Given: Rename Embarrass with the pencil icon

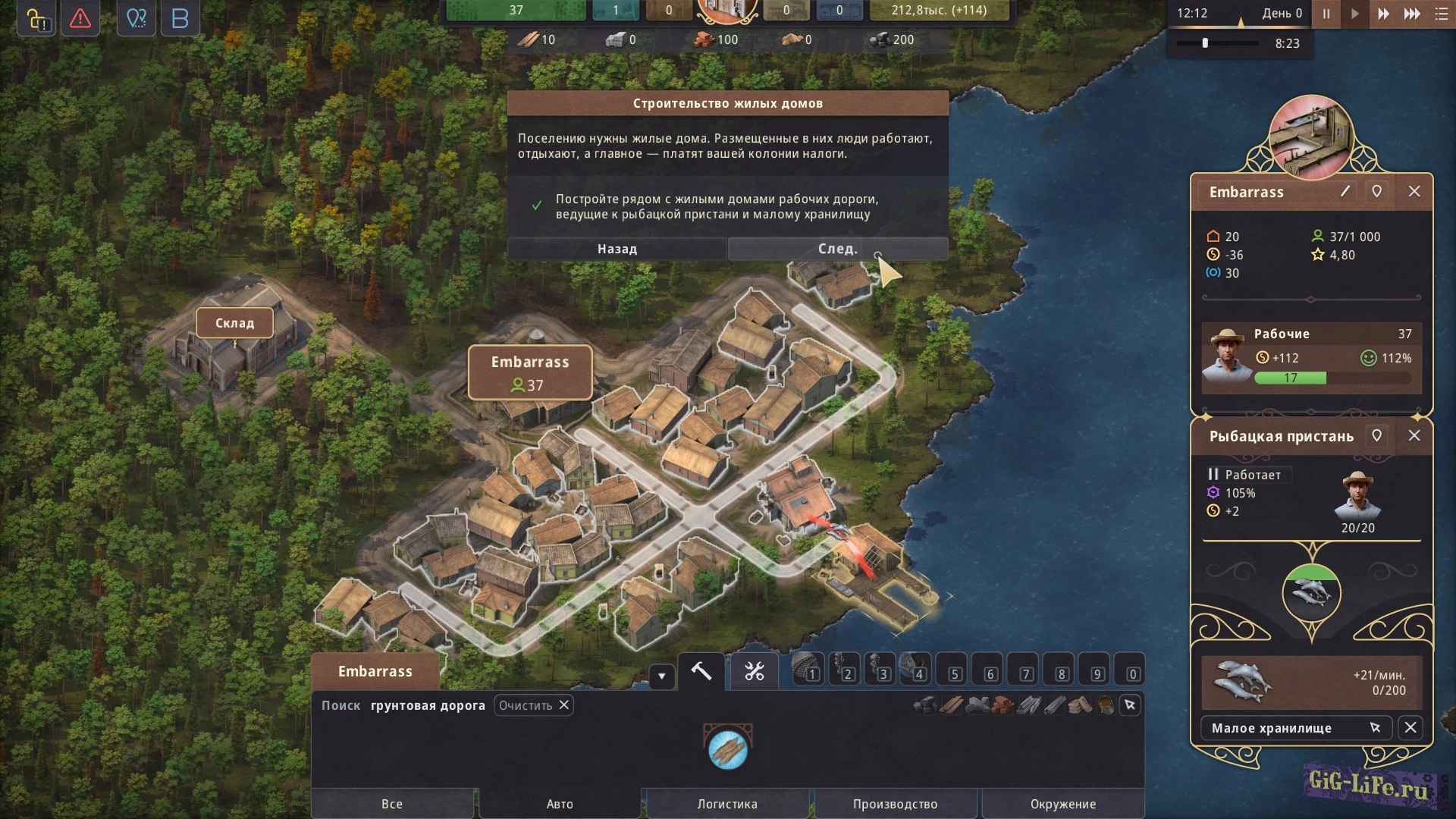Looking at the screenshot, I should (x=1345, y=192).
